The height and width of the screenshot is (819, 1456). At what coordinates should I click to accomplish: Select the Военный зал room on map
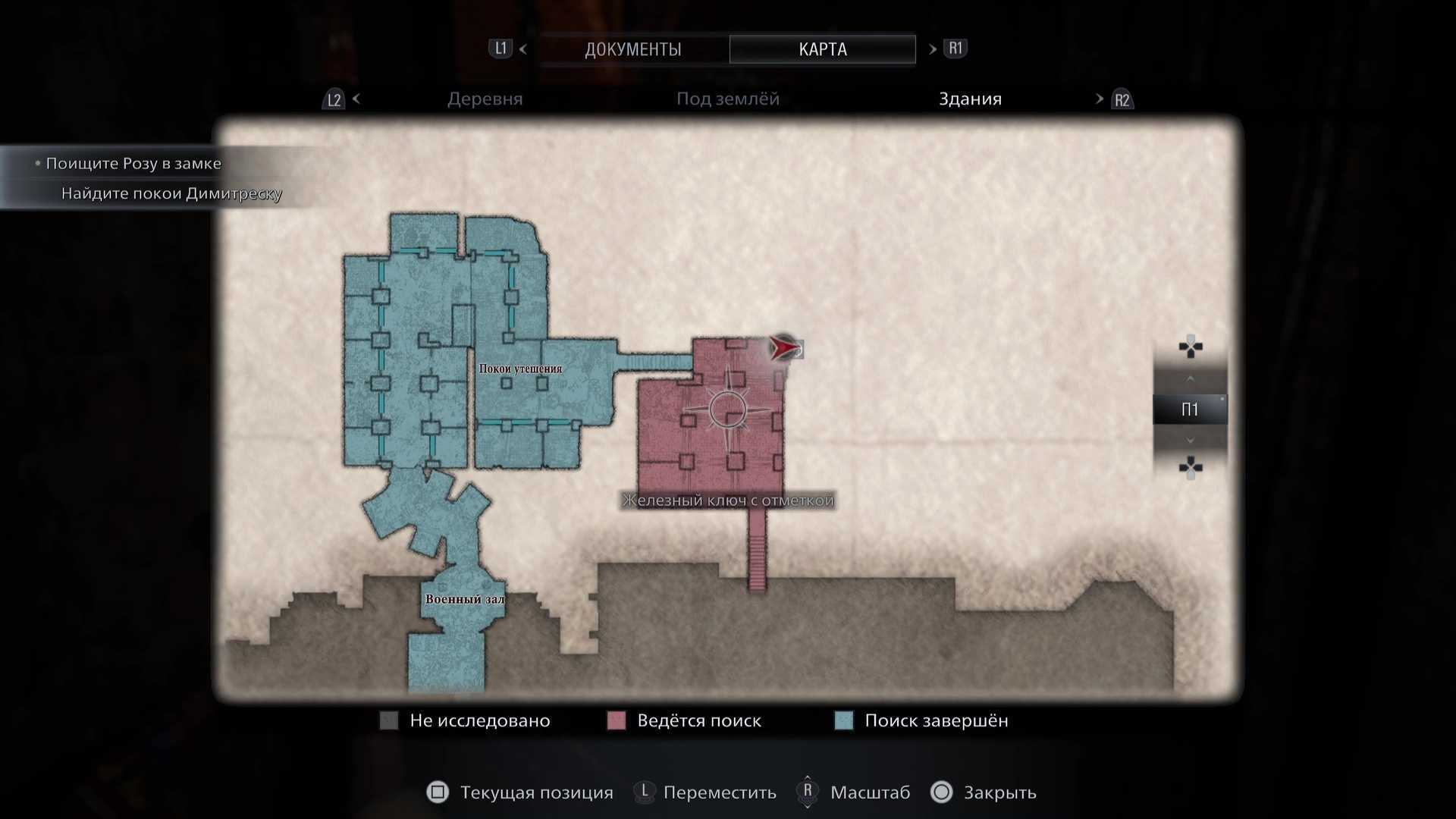(x=464, y=599)
